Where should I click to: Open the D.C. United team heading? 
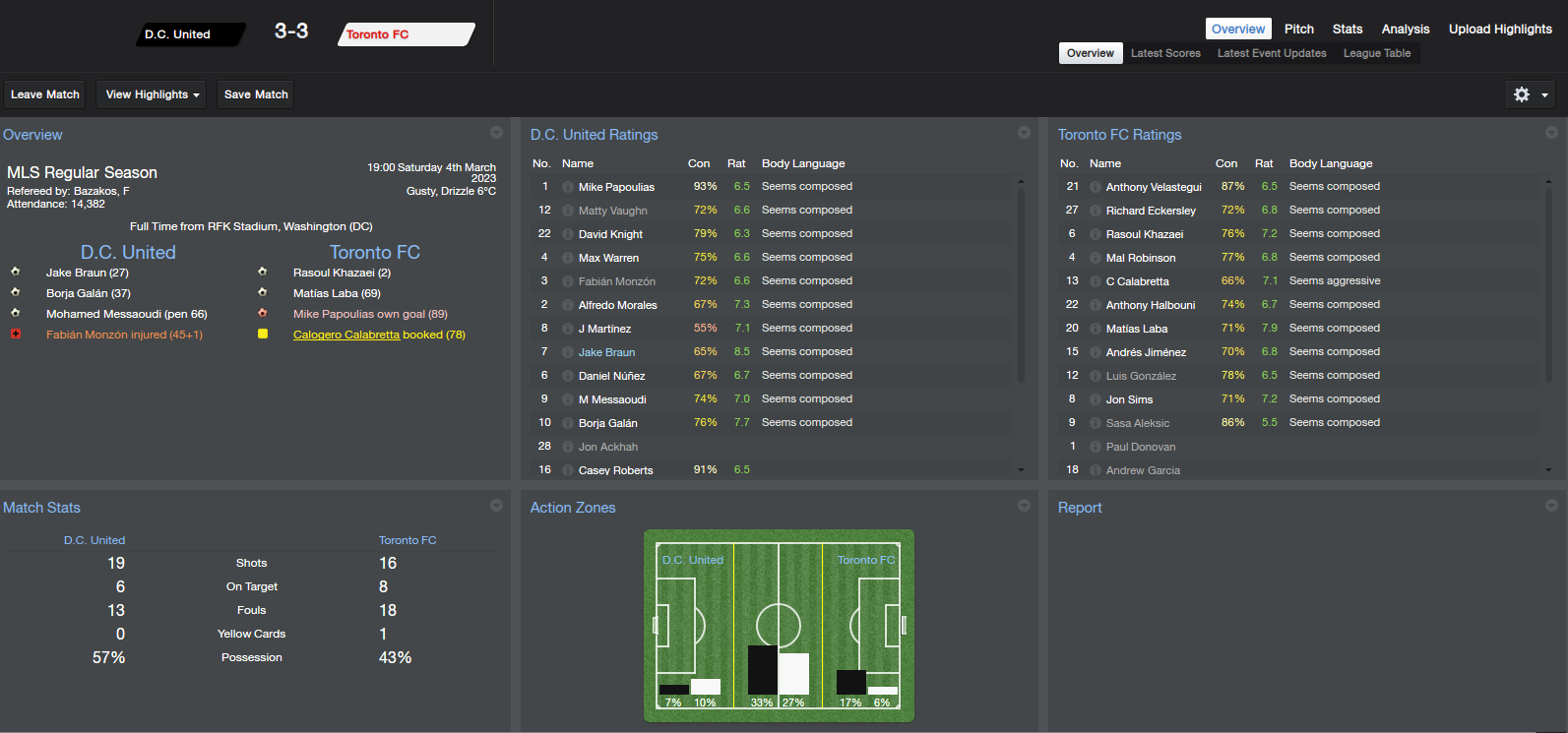tap(128, 253)
